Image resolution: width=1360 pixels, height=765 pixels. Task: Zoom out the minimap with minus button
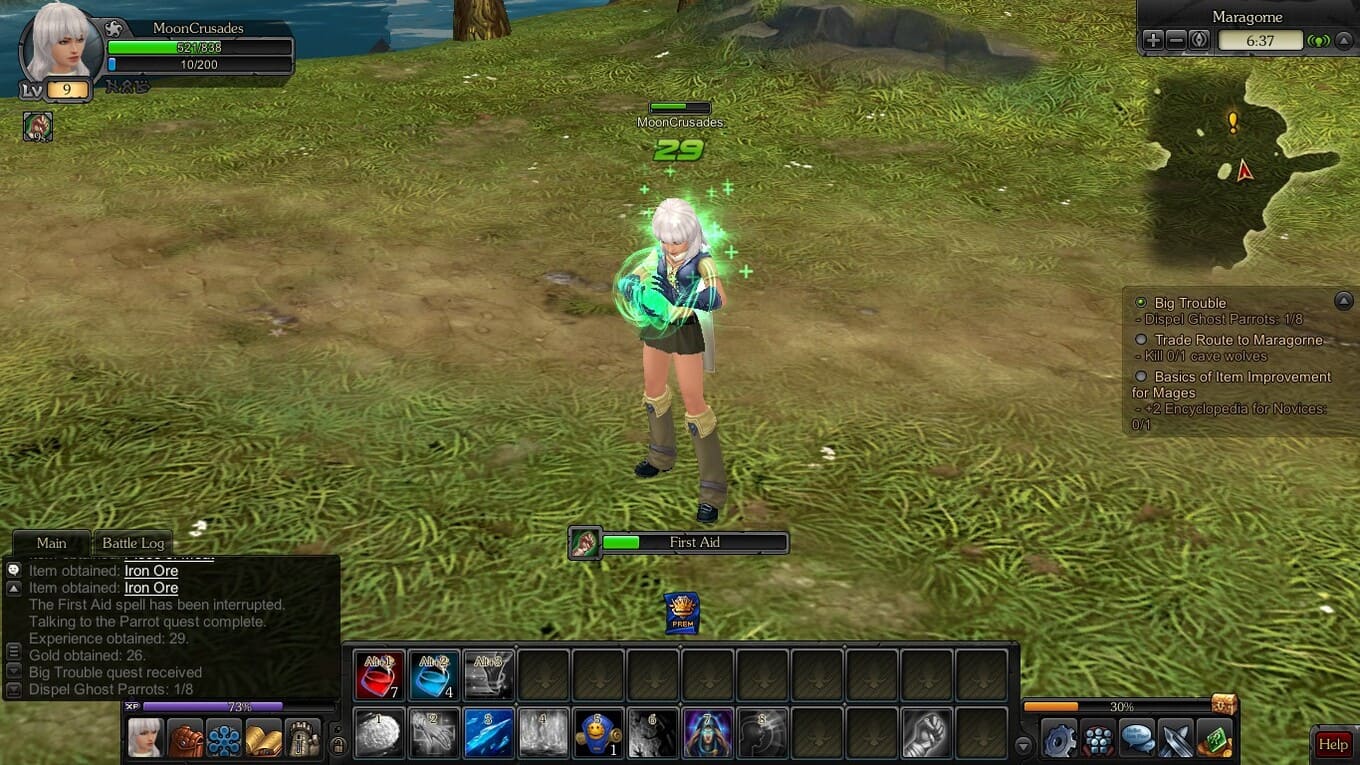1176,40
